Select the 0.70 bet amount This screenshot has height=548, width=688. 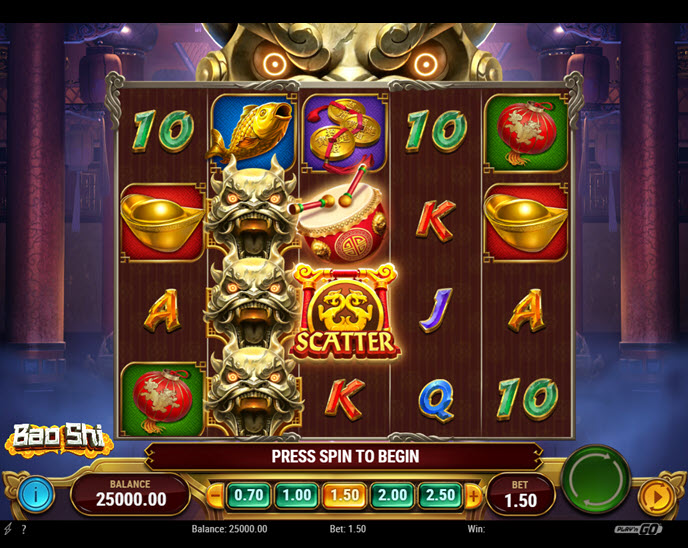tap(247, 494)
